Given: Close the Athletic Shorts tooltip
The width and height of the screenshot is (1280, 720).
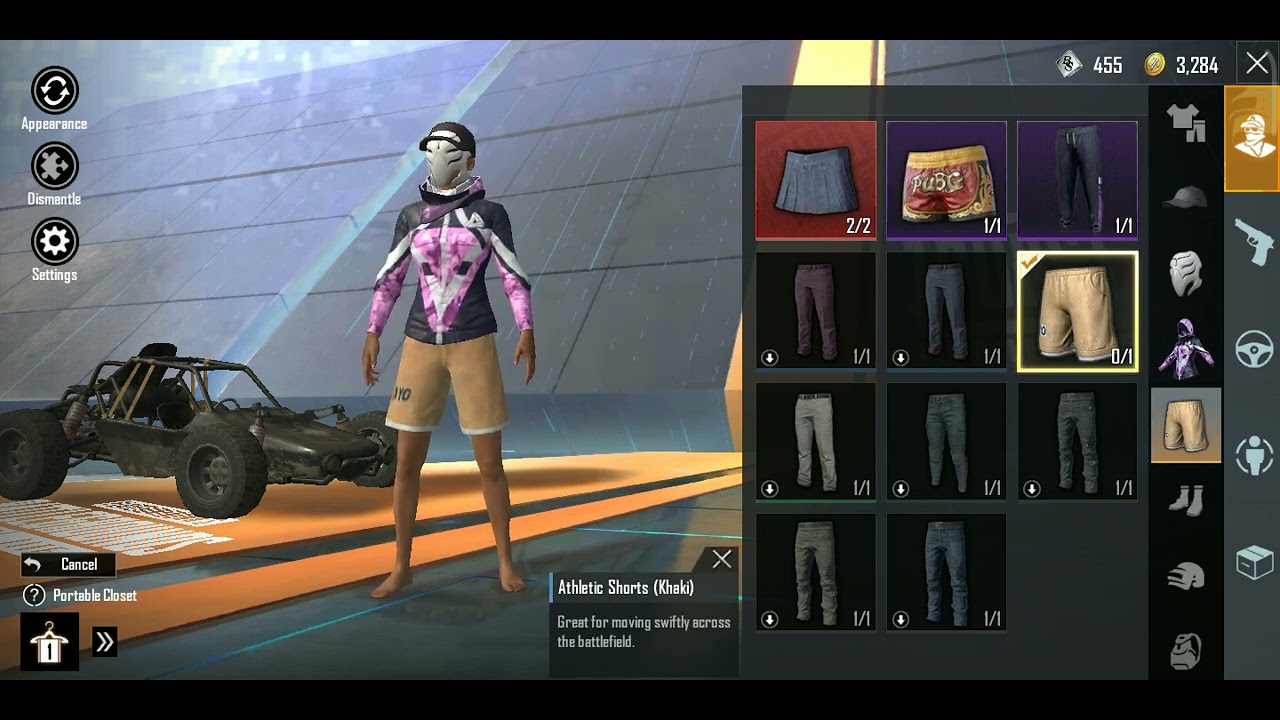Looking at the screenshot, I should click(721, 559).
